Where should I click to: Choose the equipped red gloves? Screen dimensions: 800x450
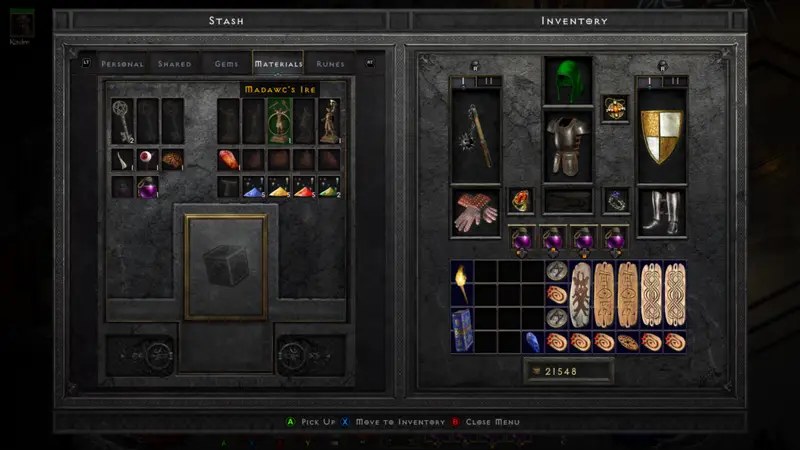pyautogui.click(x=476, y=212)
